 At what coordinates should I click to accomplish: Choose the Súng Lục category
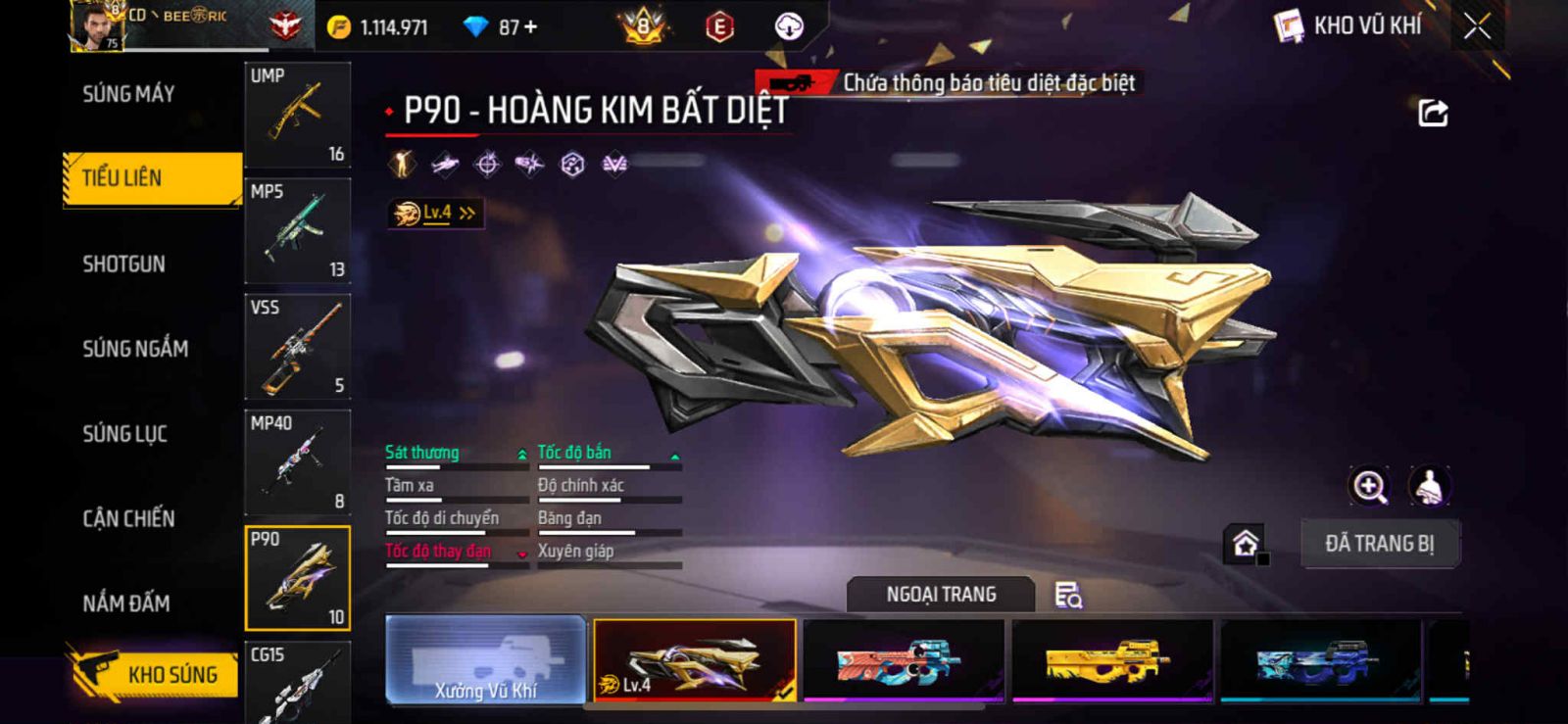[x=124, y=433]
